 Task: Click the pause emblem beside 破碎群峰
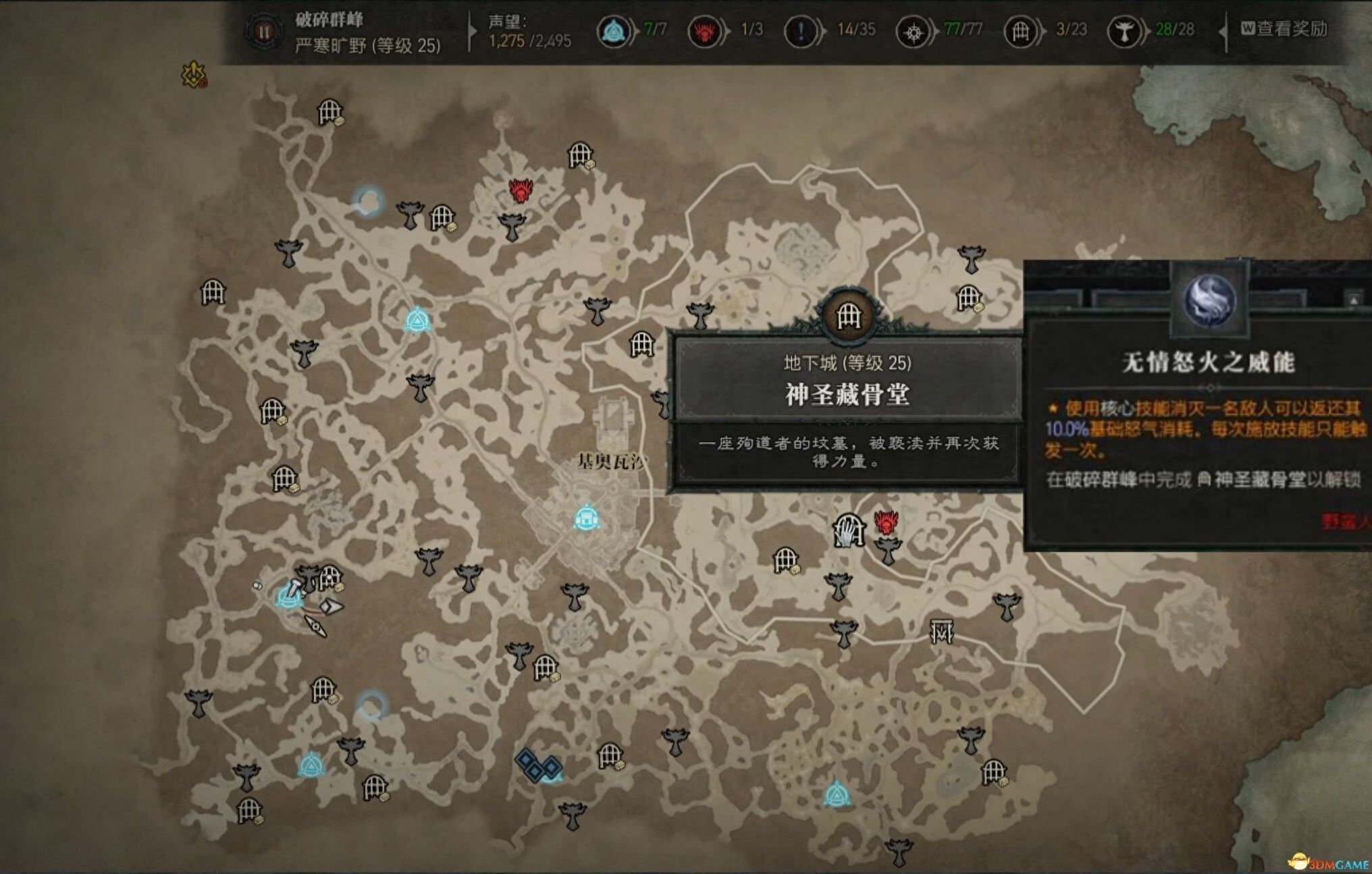click(x=265, y=30)
